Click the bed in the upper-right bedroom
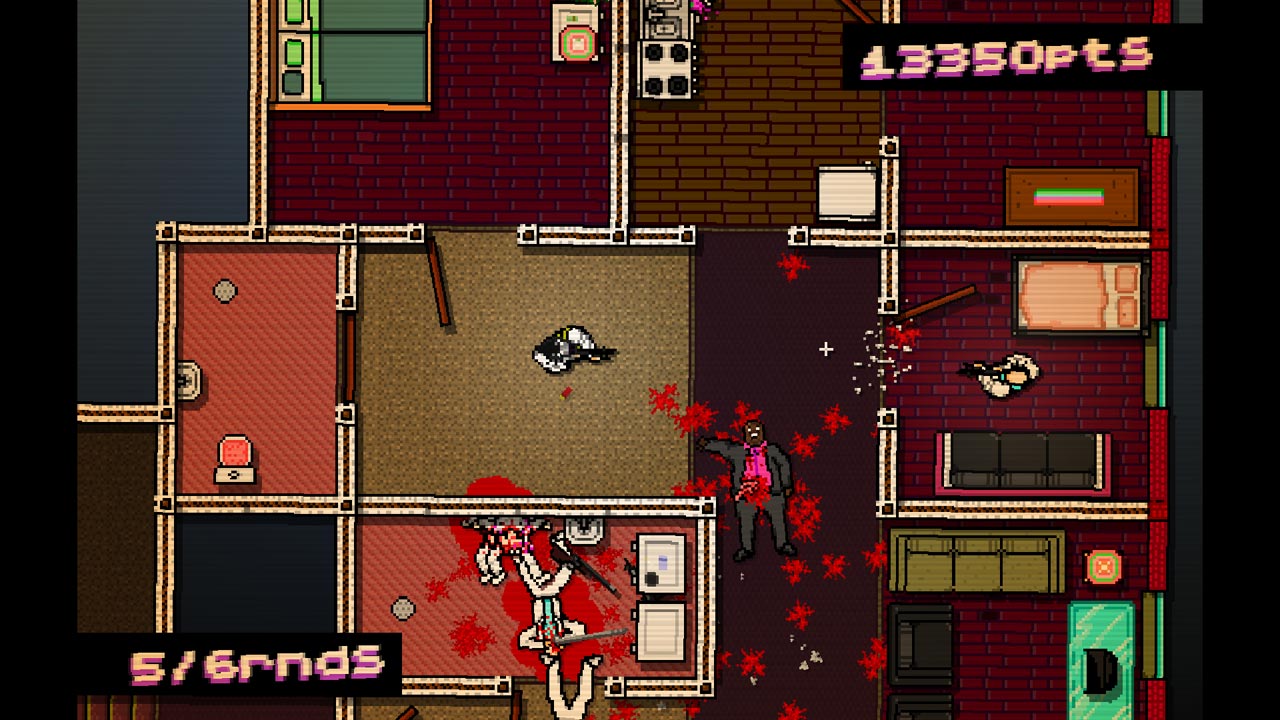 pos(1075,295)
